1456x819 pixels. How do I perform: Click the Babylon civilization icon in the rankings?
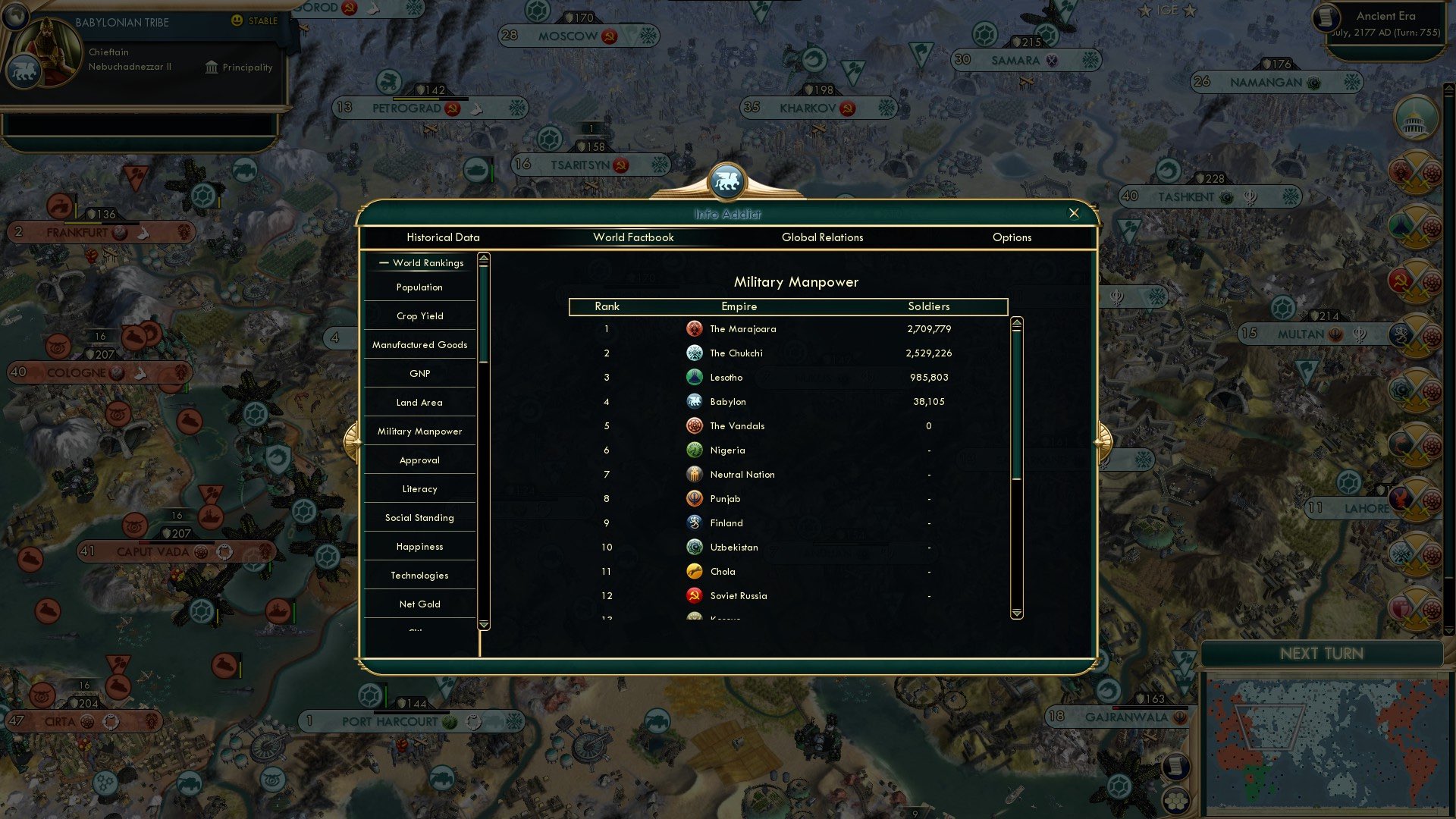[695, 401]
